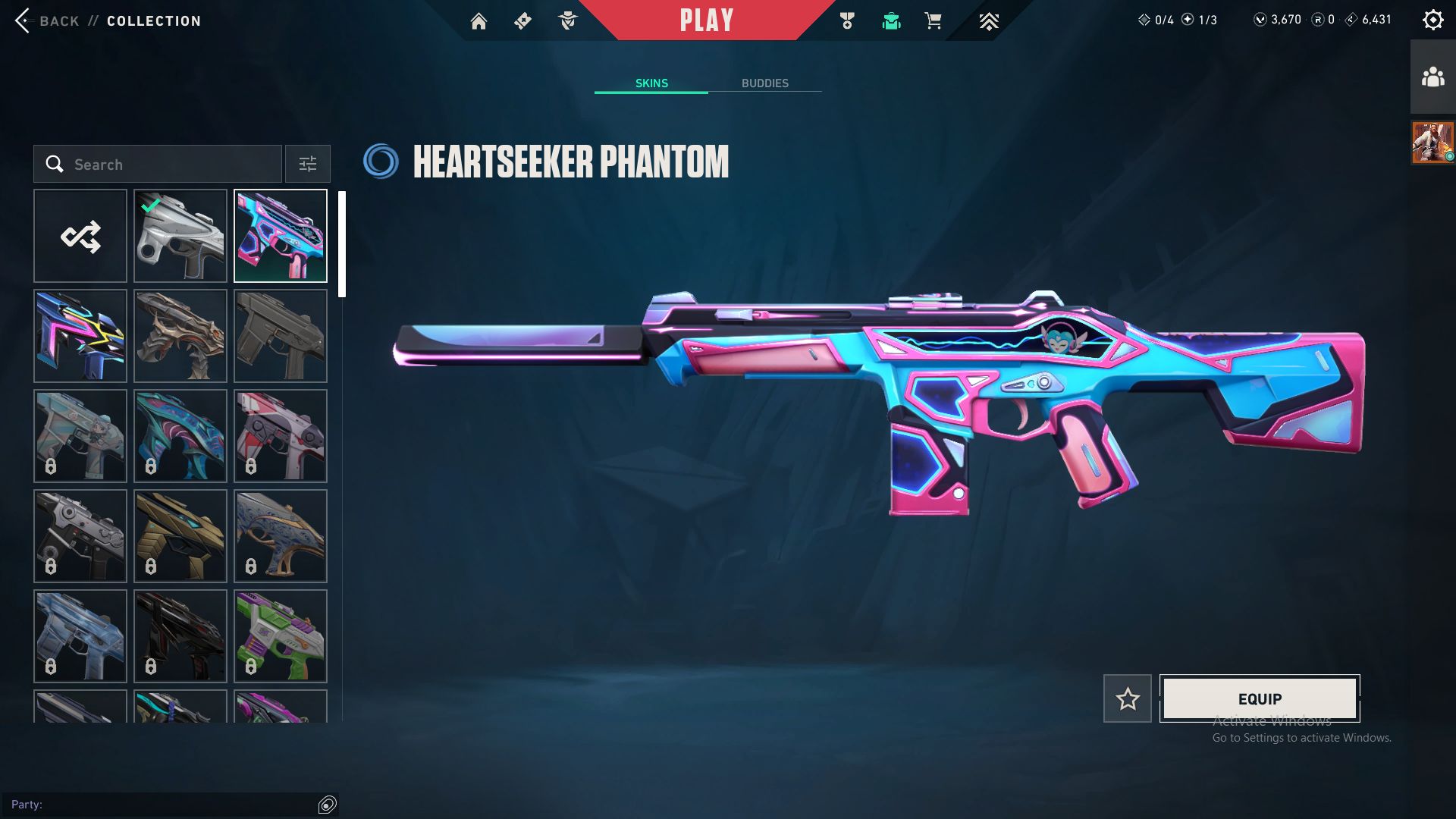Favorite this skin with the star button
Viewport: 1456px width, 819px height.
[x=1127, y=698]
